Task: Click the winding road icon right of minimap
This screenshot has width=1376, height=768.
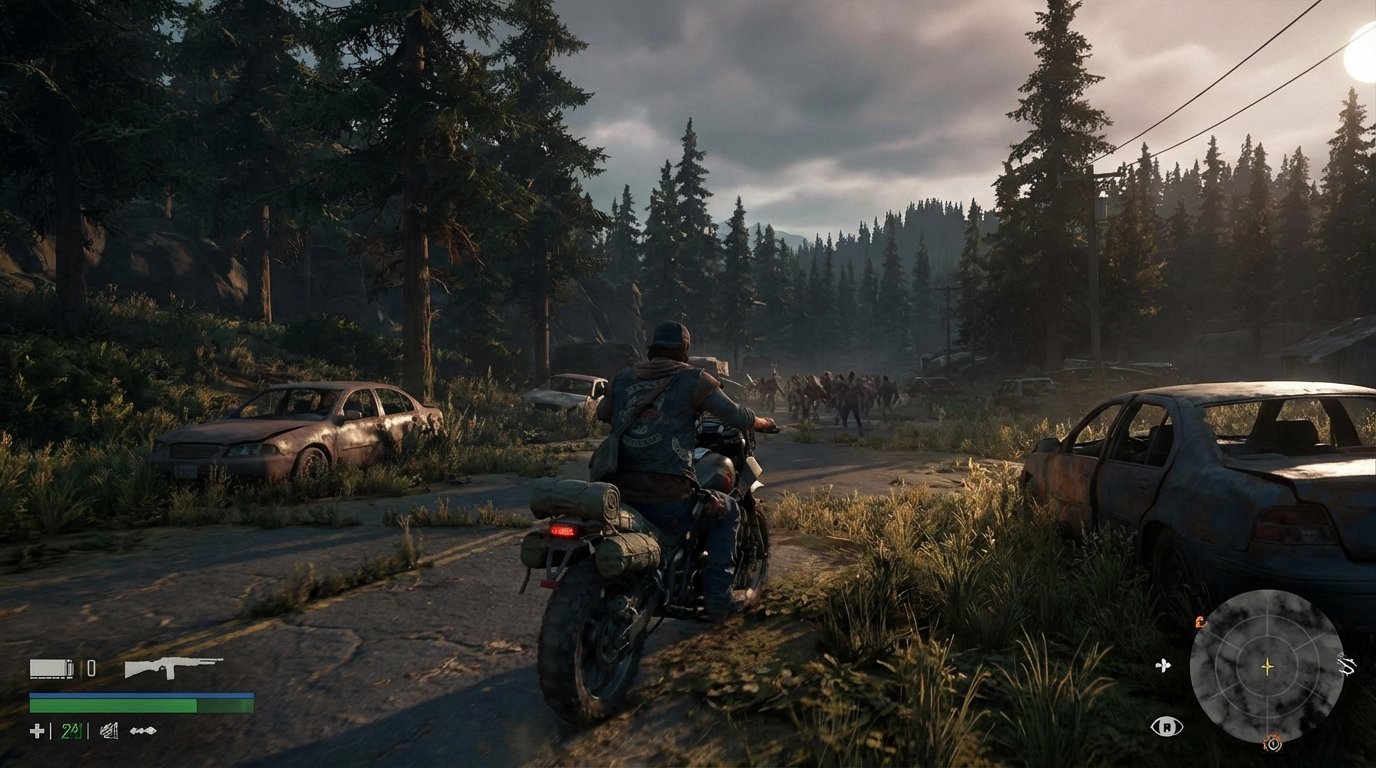Action: [1345, 664]
